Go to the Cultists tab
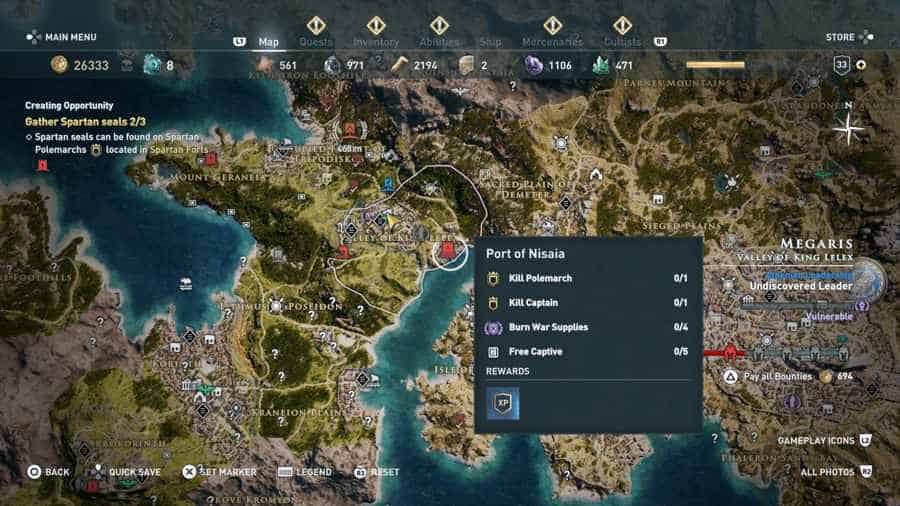The image size is (900, 506). pos(622,41)
